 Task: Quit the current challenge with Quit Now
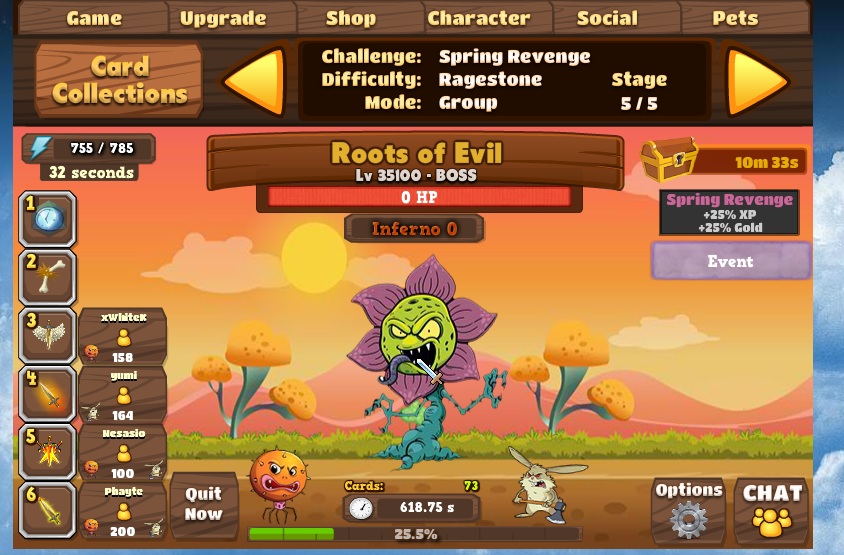[203, 504]
